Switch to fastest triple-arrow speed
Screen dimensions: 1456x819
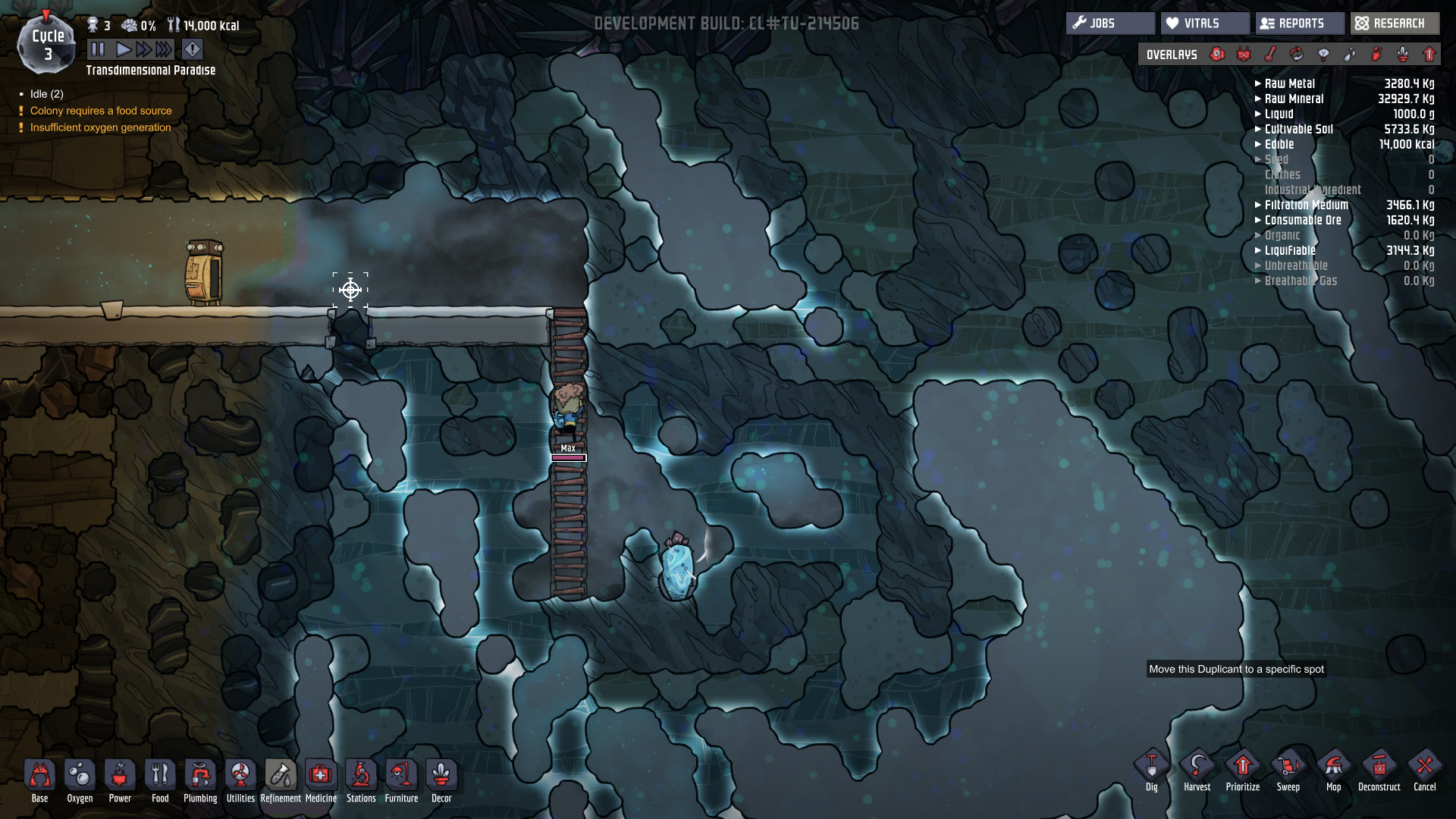[164, 50]
